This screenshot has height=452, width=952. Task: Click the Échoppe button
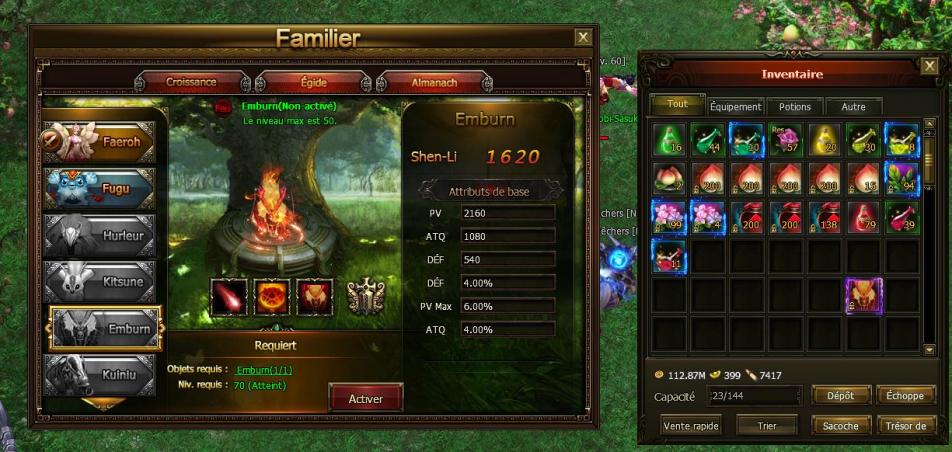[905, 396]
